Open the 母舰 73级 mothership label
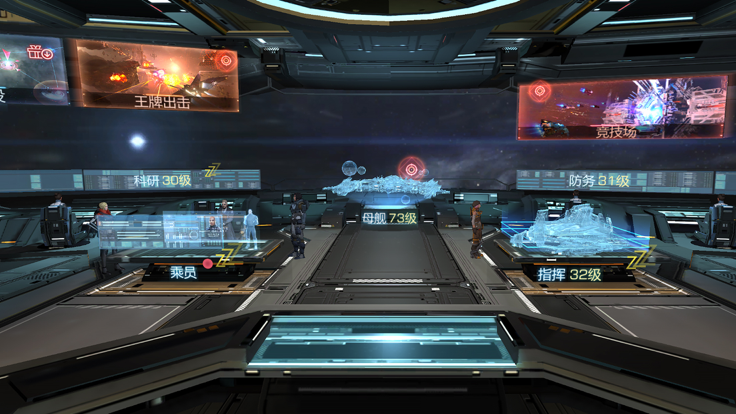 pyautogui.click(x=388, y=217)
